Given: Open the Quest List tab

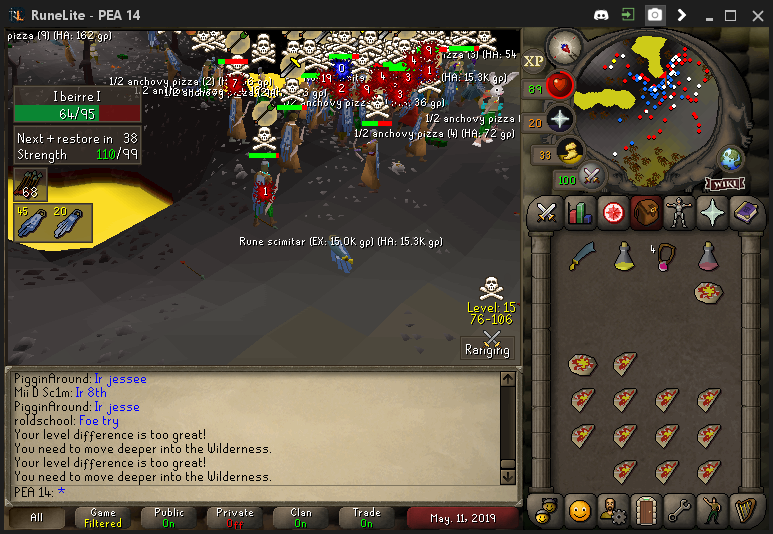Looking at the screenshot, I should pyautogui.click(x=613, y=212).
